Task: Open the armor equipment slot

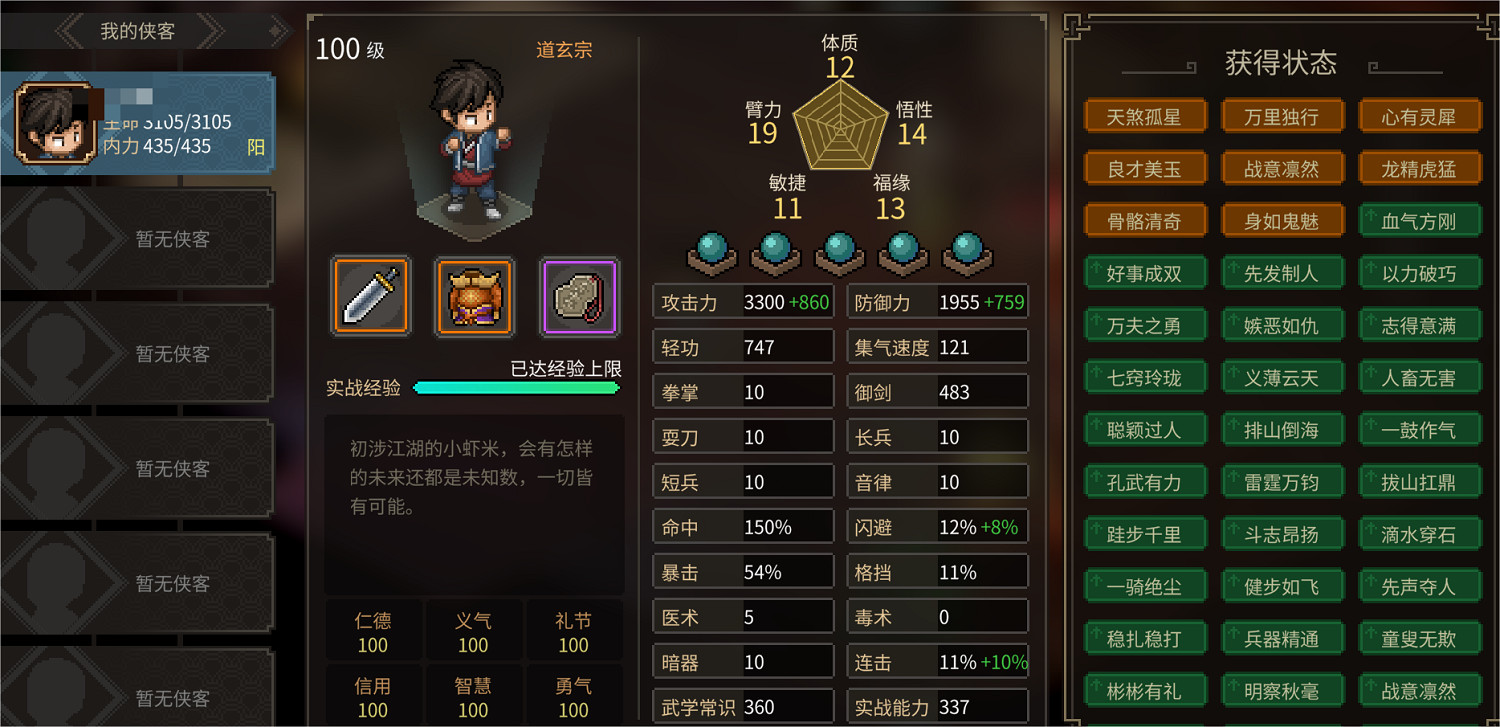Action: [475, 297]
